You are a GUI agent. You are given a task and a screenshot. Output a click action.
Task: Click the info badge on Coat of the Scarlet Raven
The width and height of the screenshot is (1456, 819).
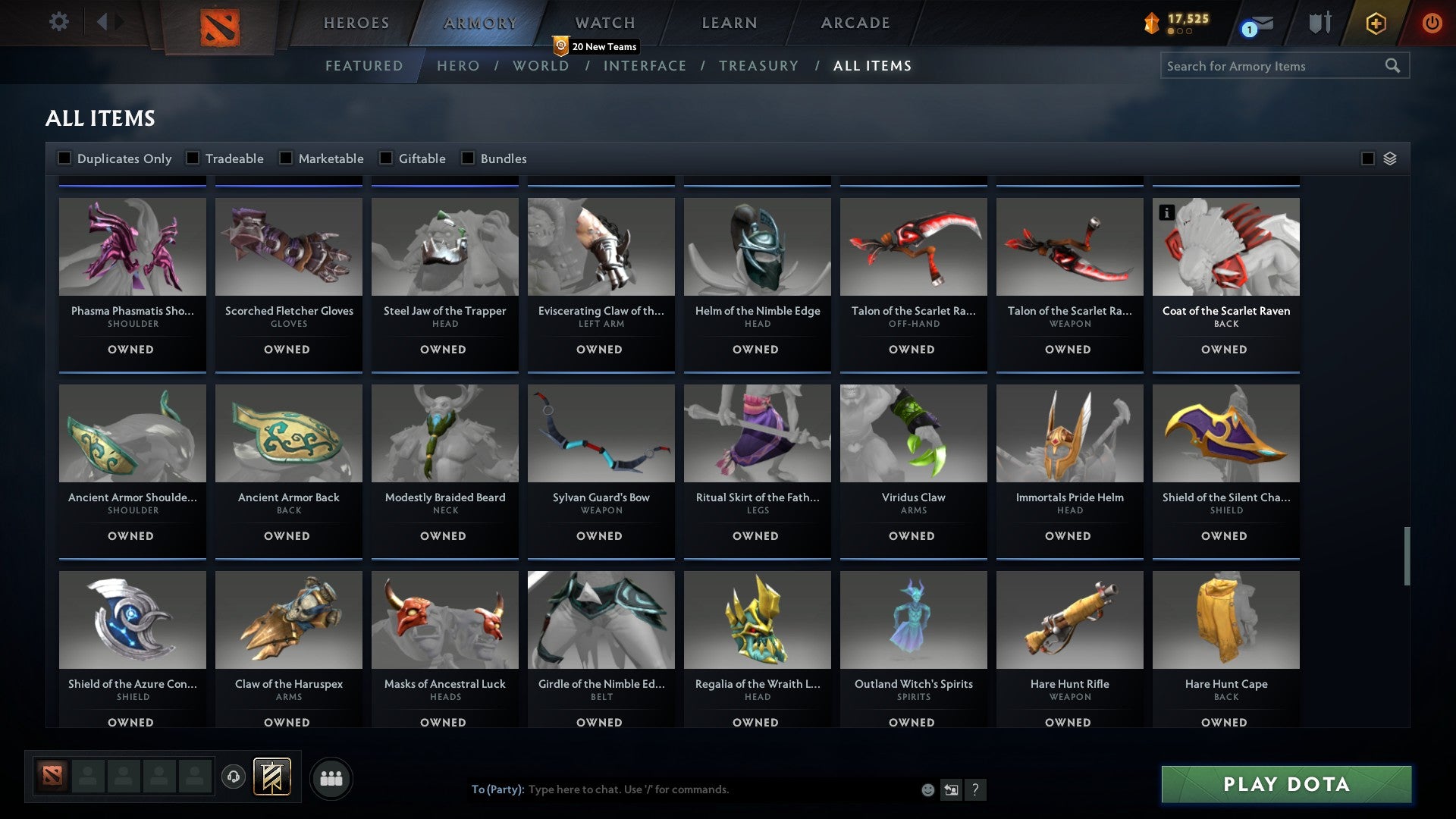[1167, 213]
